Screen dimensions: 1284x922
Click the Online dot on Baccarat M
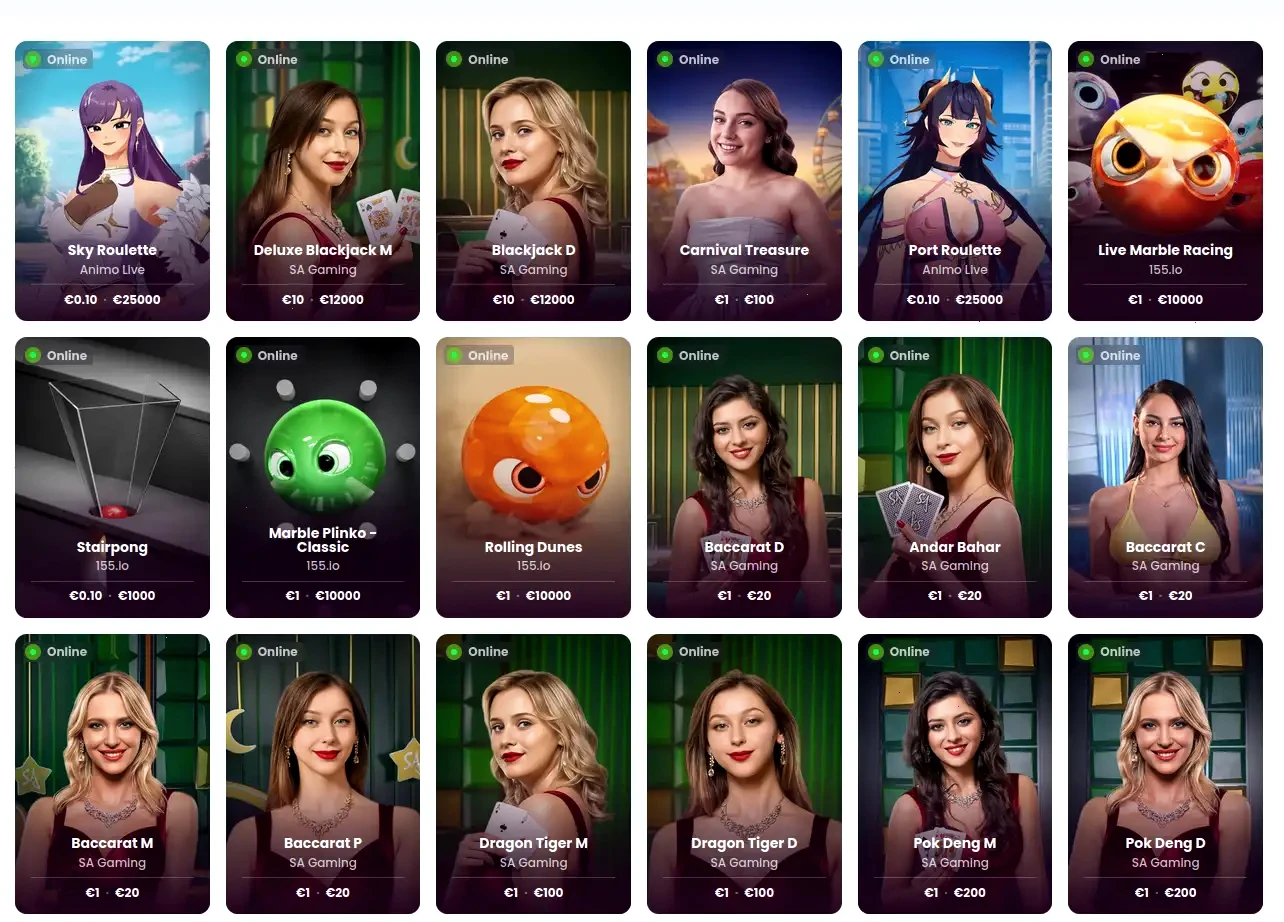[31, 651]
